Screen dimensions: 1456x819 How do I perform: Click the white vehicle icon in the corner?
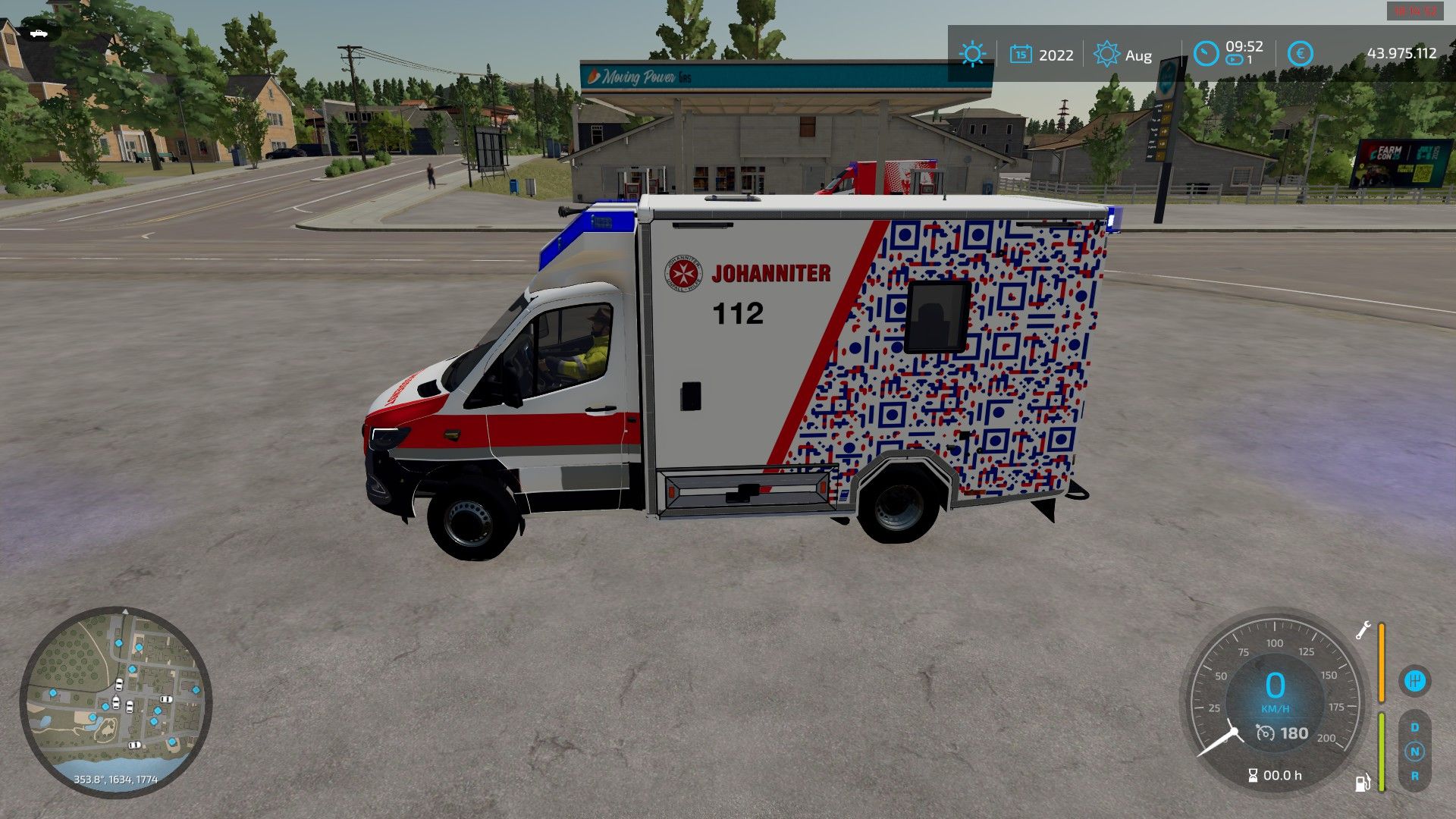(38, 33)
